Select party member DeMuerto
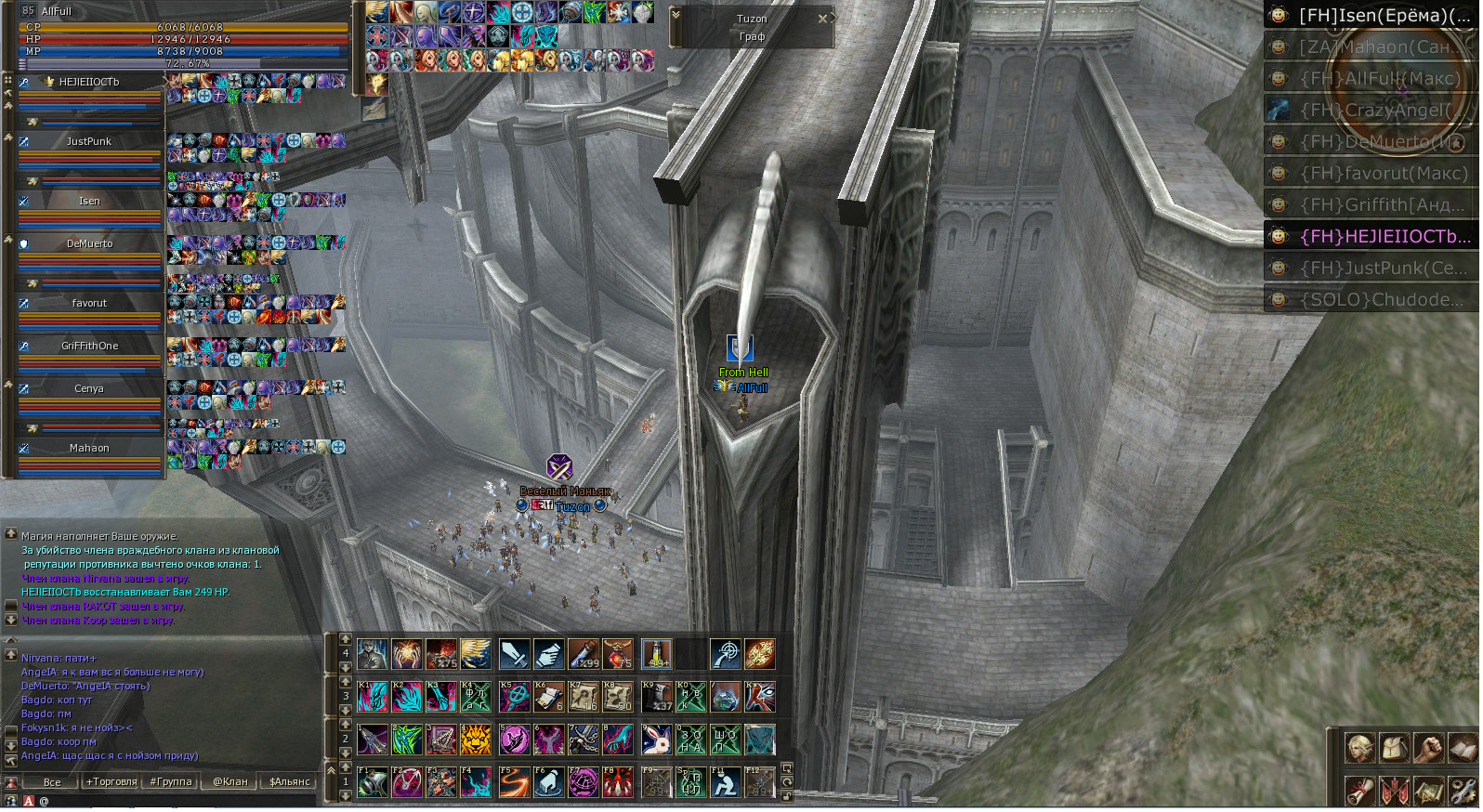 (89, 244)
